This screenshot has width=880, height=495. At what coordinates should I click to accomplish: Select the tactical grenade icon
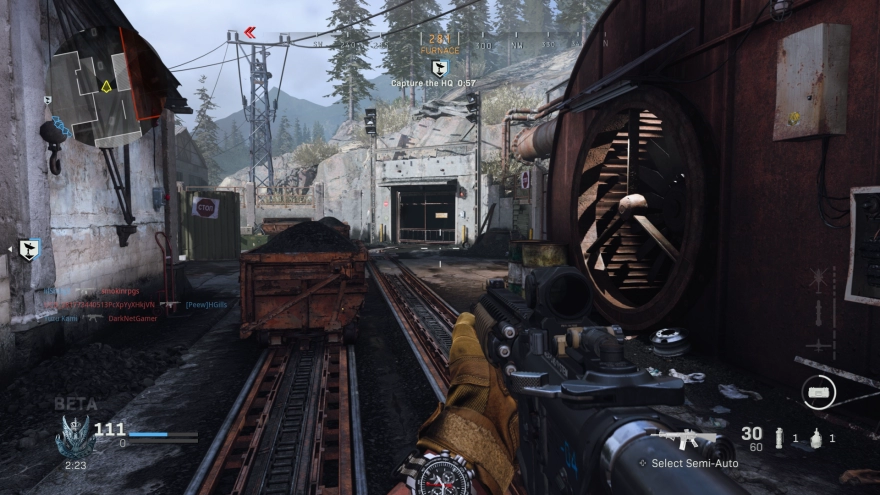coord(777,437)
